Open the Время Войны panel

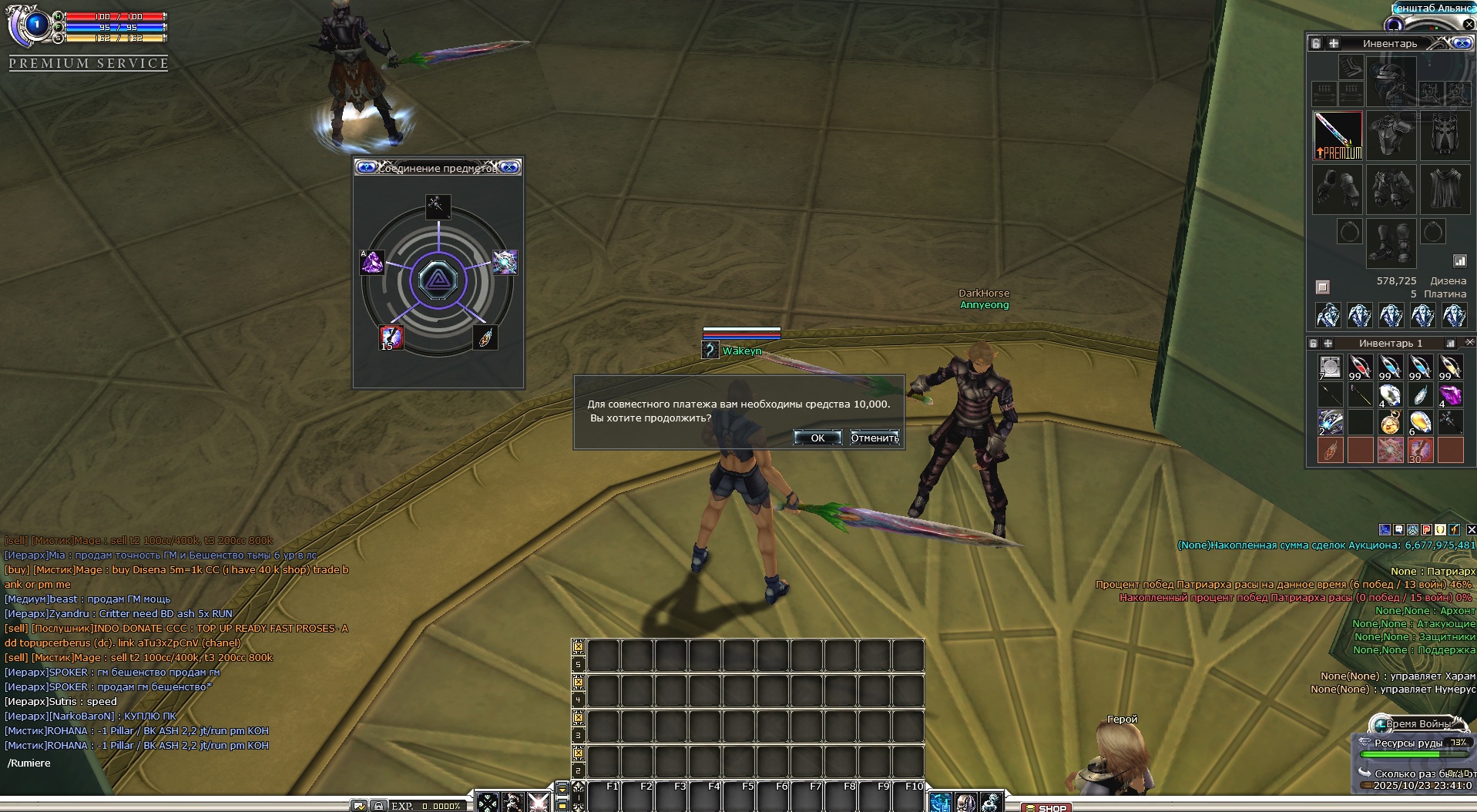point(1416,724)
